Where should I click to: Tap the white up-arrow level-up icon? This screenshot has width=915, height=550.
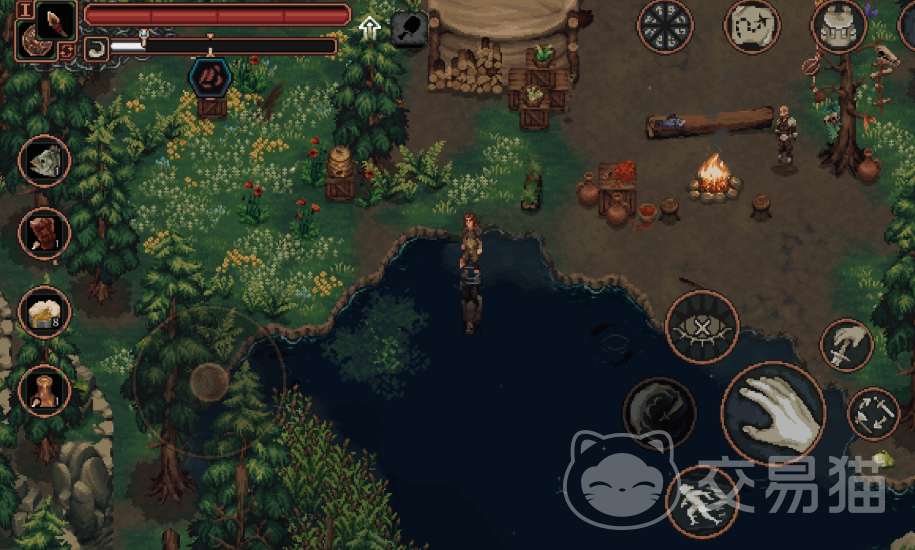coord(370,27)
